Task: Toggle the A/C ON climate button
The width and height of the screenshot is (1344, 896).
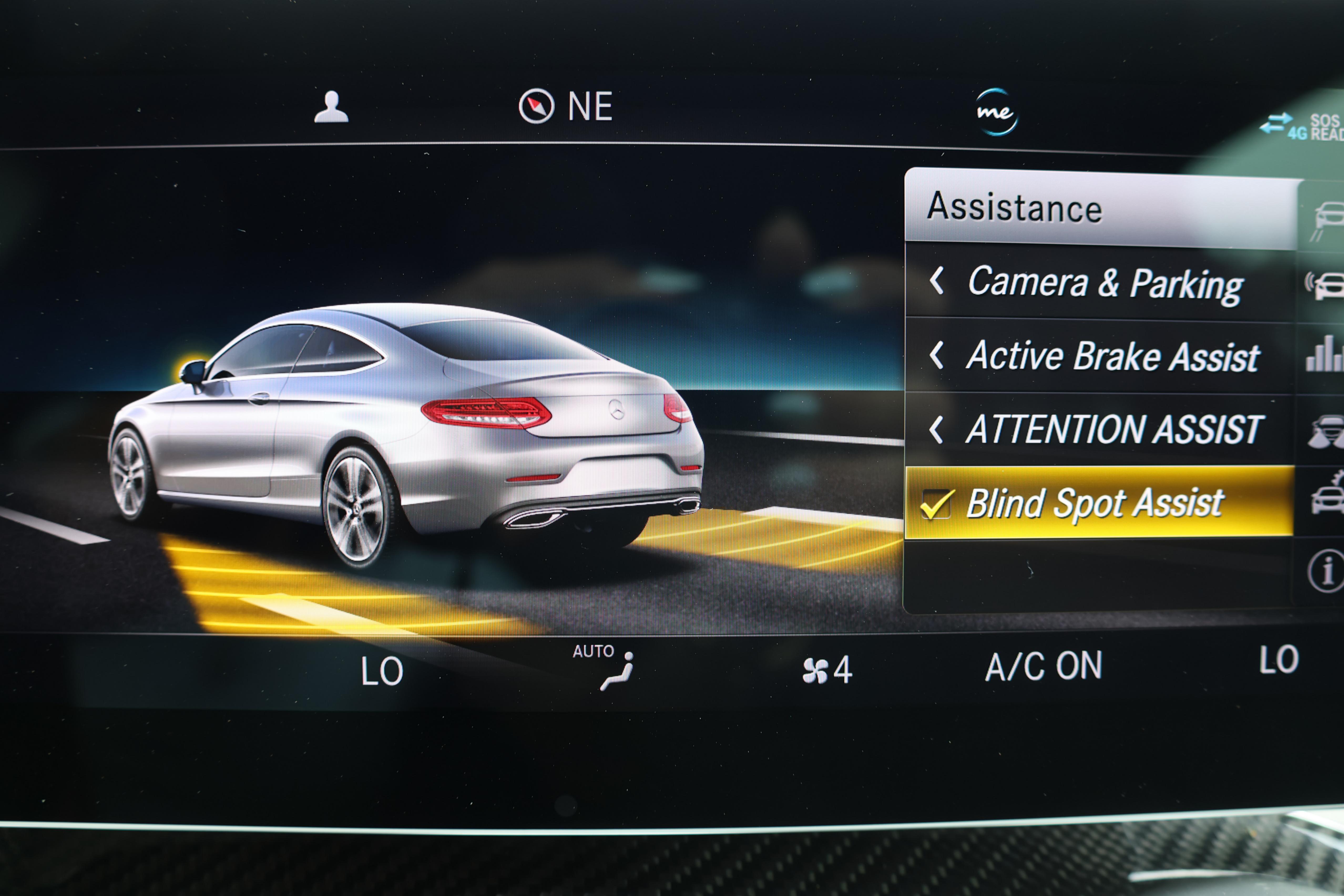Action: tap(1044, 666)
